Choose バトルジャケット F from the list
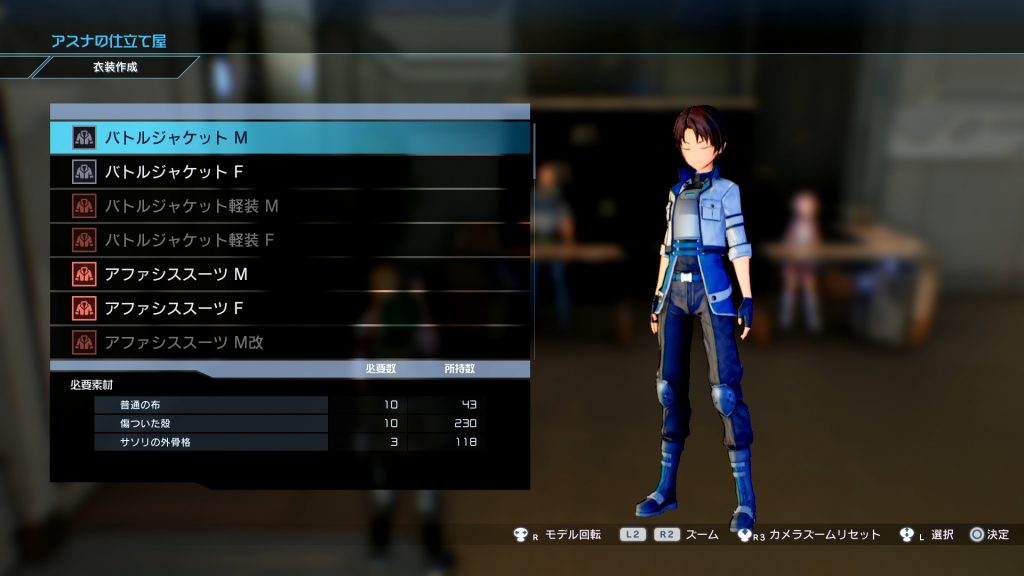The width and height of the screenshot is (1024, 576). (290, 172)
